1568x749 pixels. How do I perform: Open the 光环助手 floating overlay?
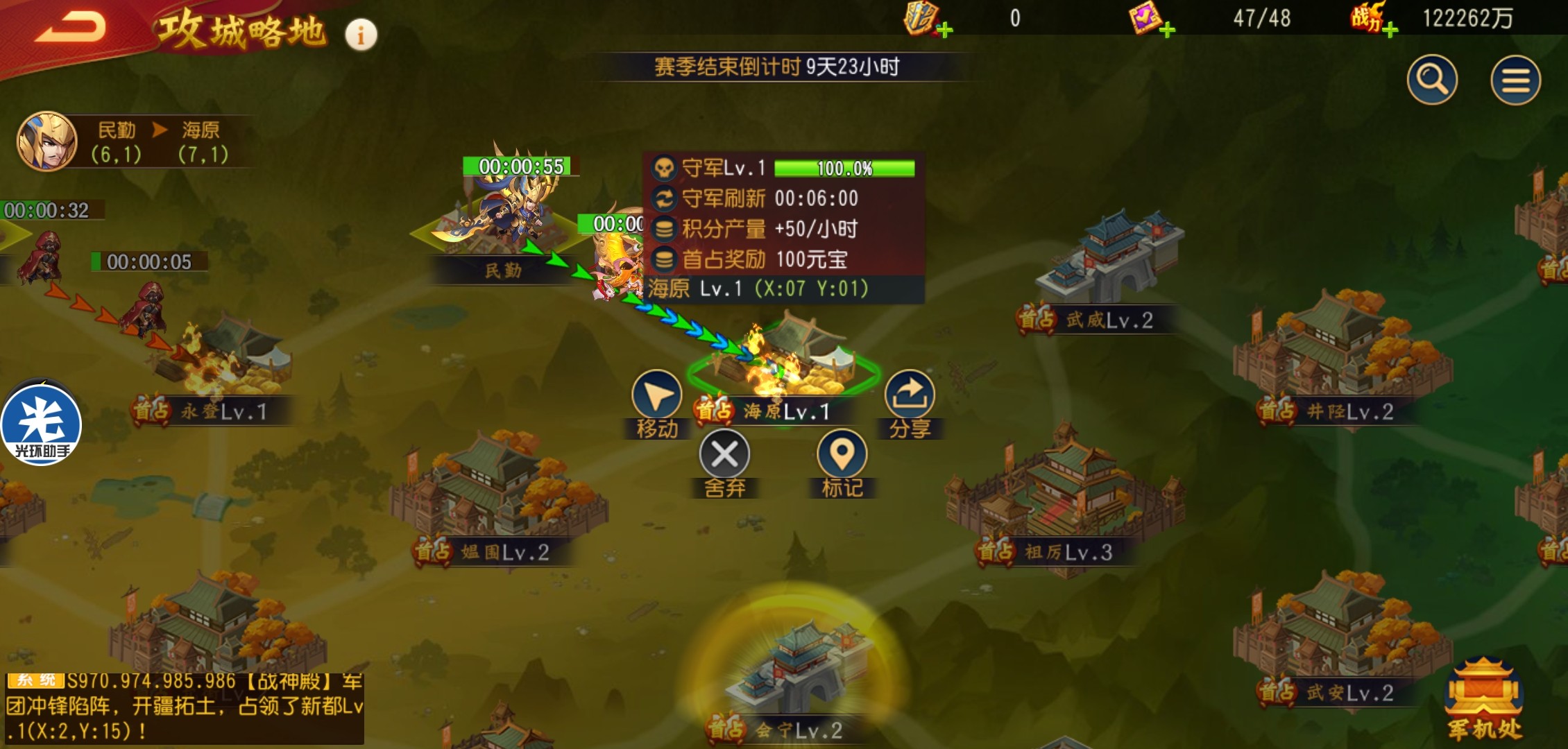[x=42, y=424]
